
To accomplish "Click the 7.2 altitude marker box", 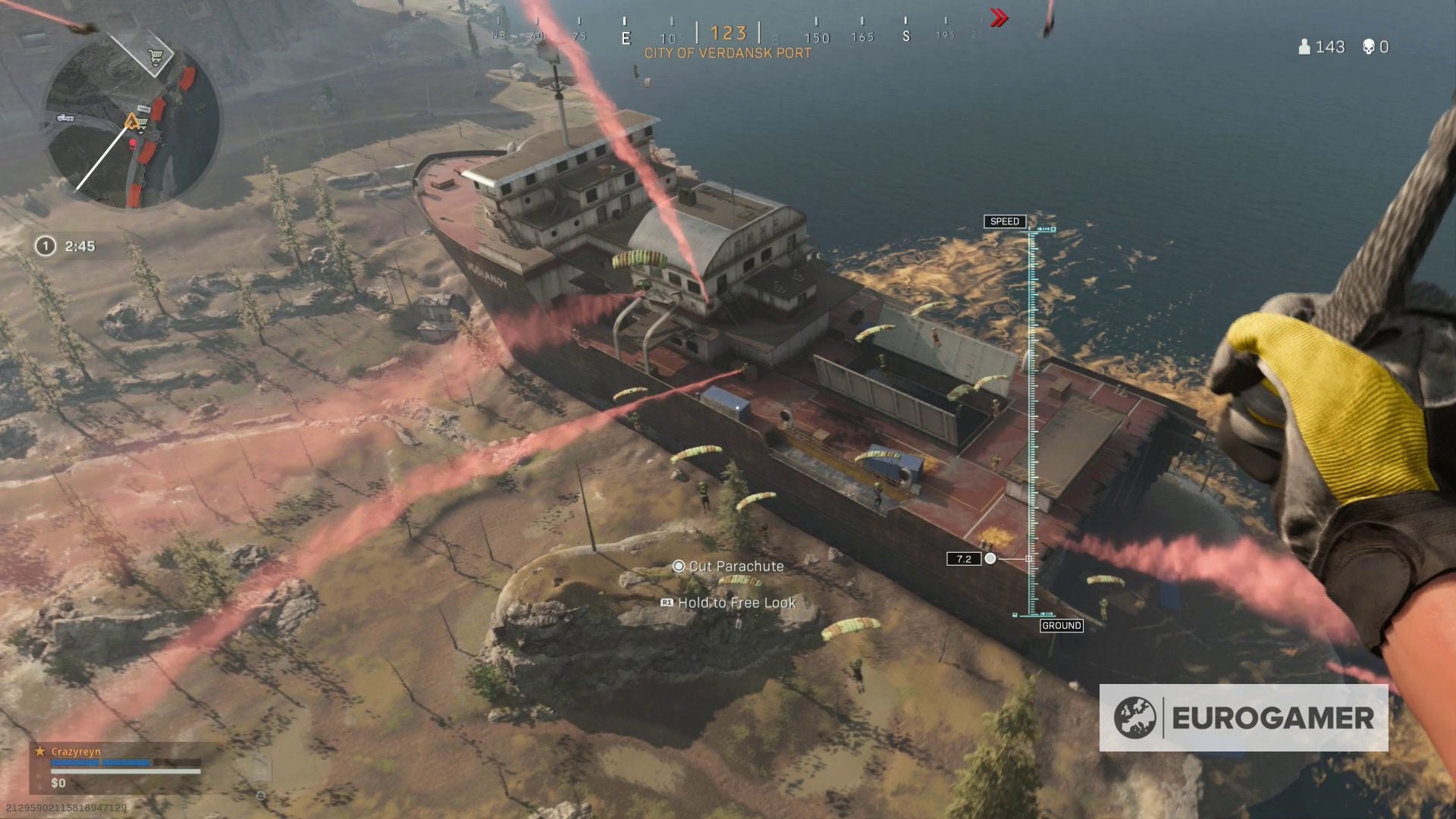I will click(965, 558).
